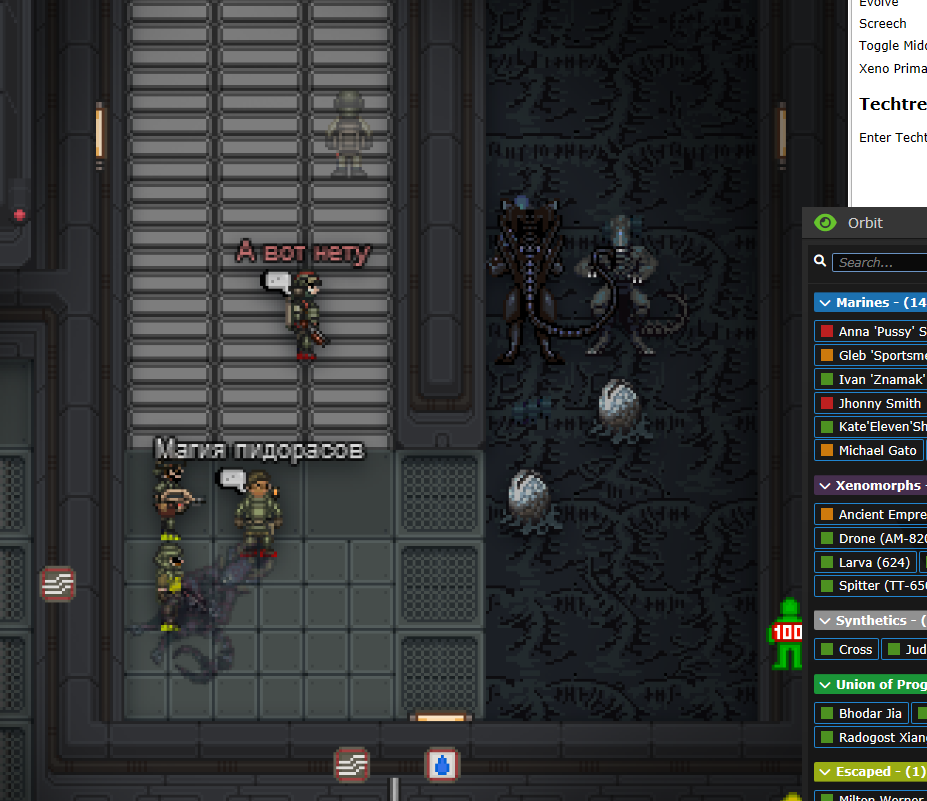Collapse the Xenomorphs group header
This screenshot has height=801, width=927.
click(x=870, y=486)
